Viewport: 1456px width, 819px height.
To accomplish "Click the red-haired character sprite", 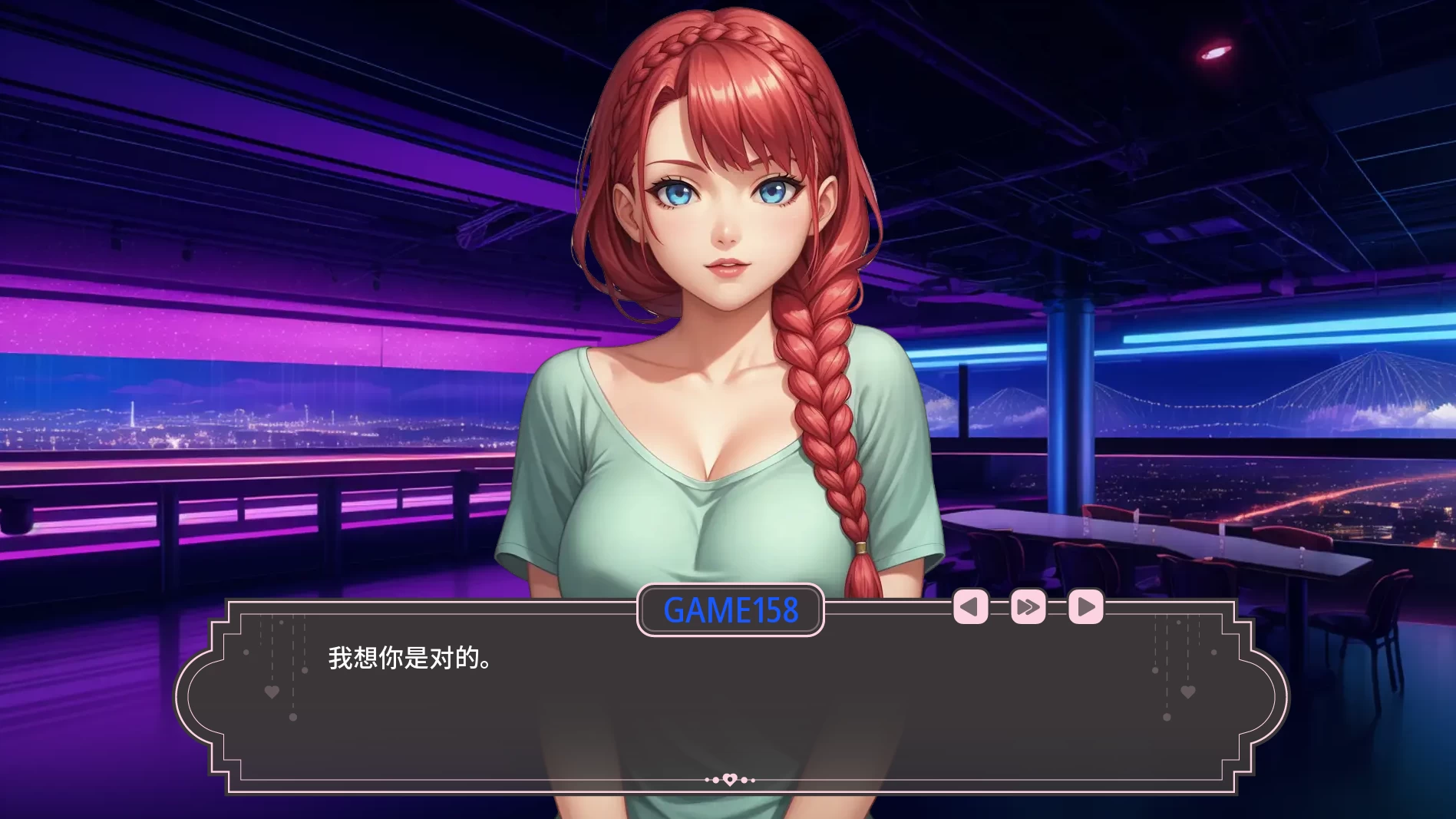I will [x=728, y=307].
